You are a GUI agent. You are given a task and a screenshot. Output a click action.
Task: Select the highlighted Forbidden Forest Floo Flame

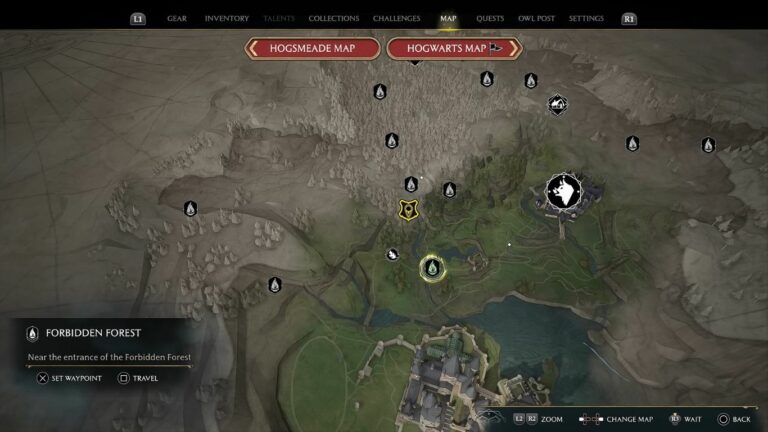coord(432,267)
